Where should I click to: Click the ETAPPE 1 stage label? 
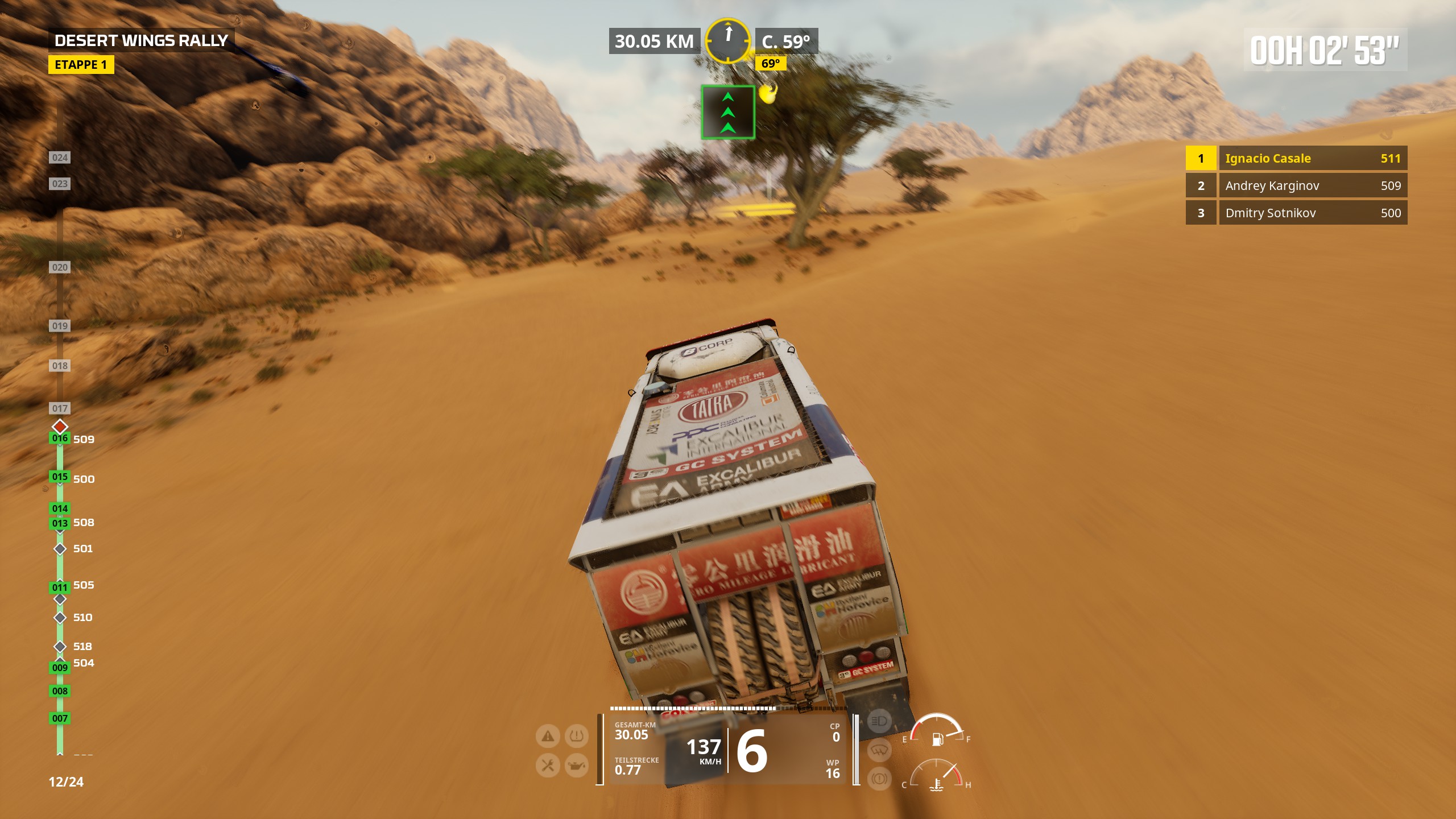(x=81, y=65)
